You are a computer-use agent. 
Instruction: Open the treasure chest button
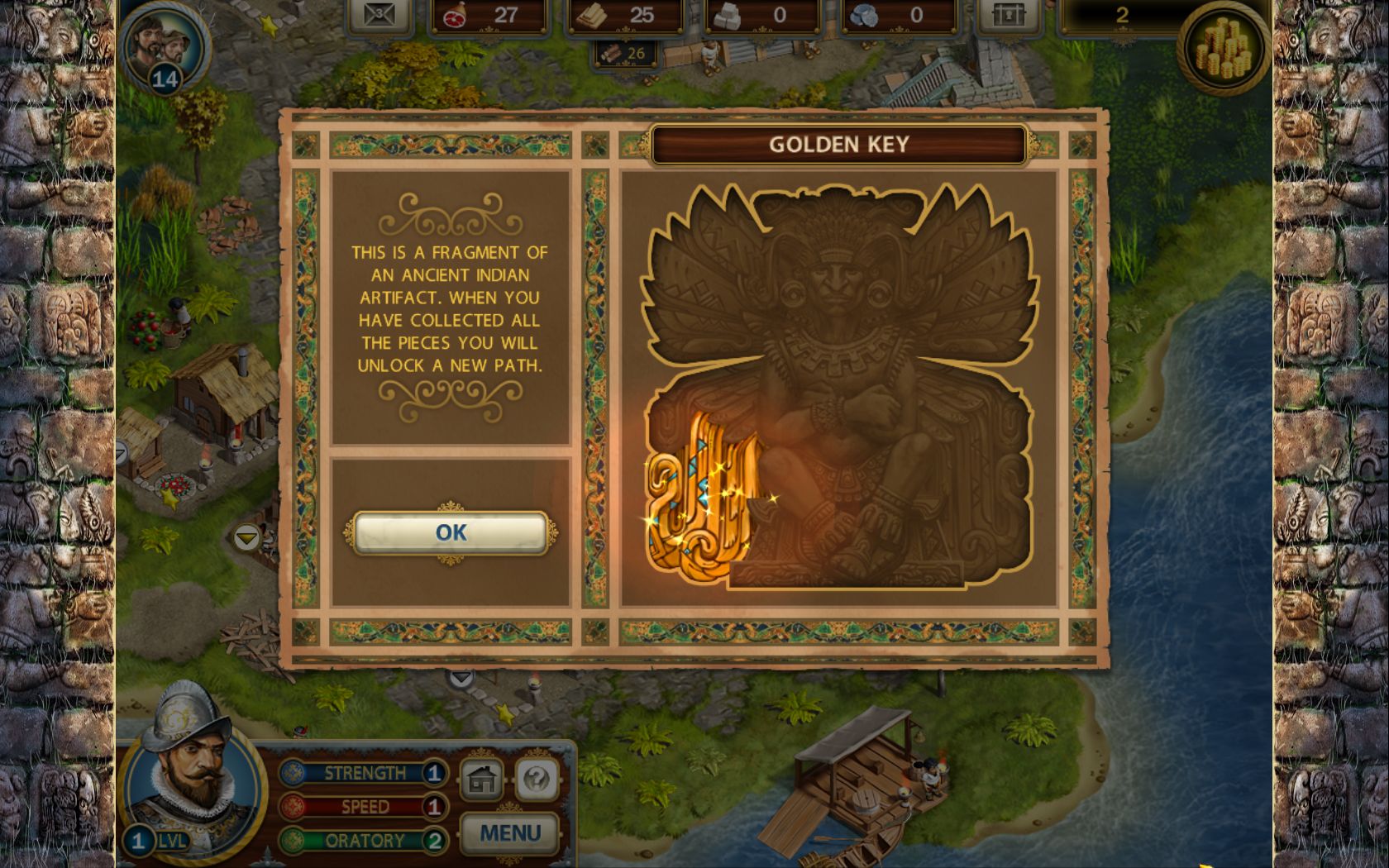(x=1008, y=15)
